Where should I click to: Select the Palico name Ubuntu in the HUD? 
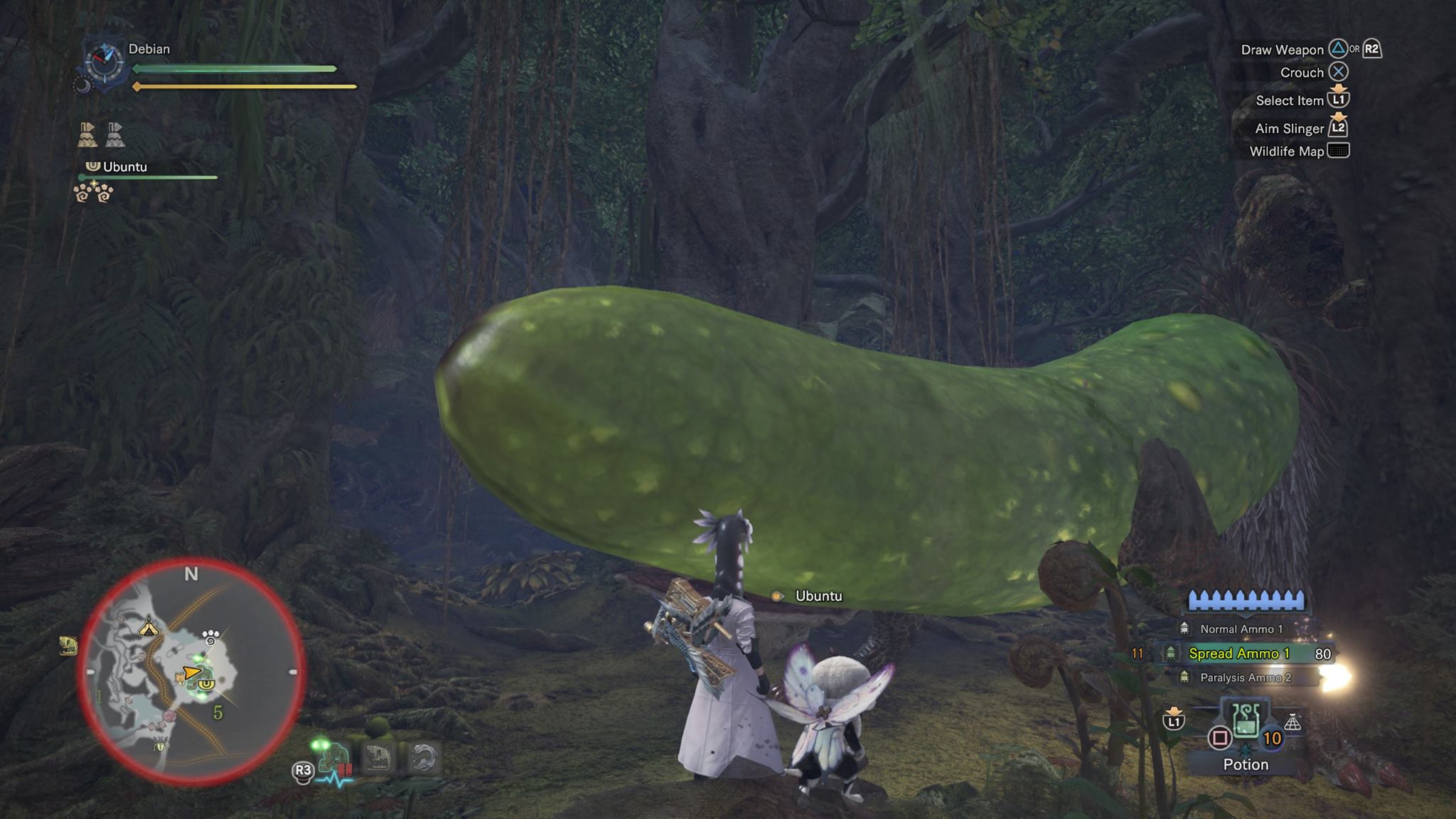click(x=125, y=167)
